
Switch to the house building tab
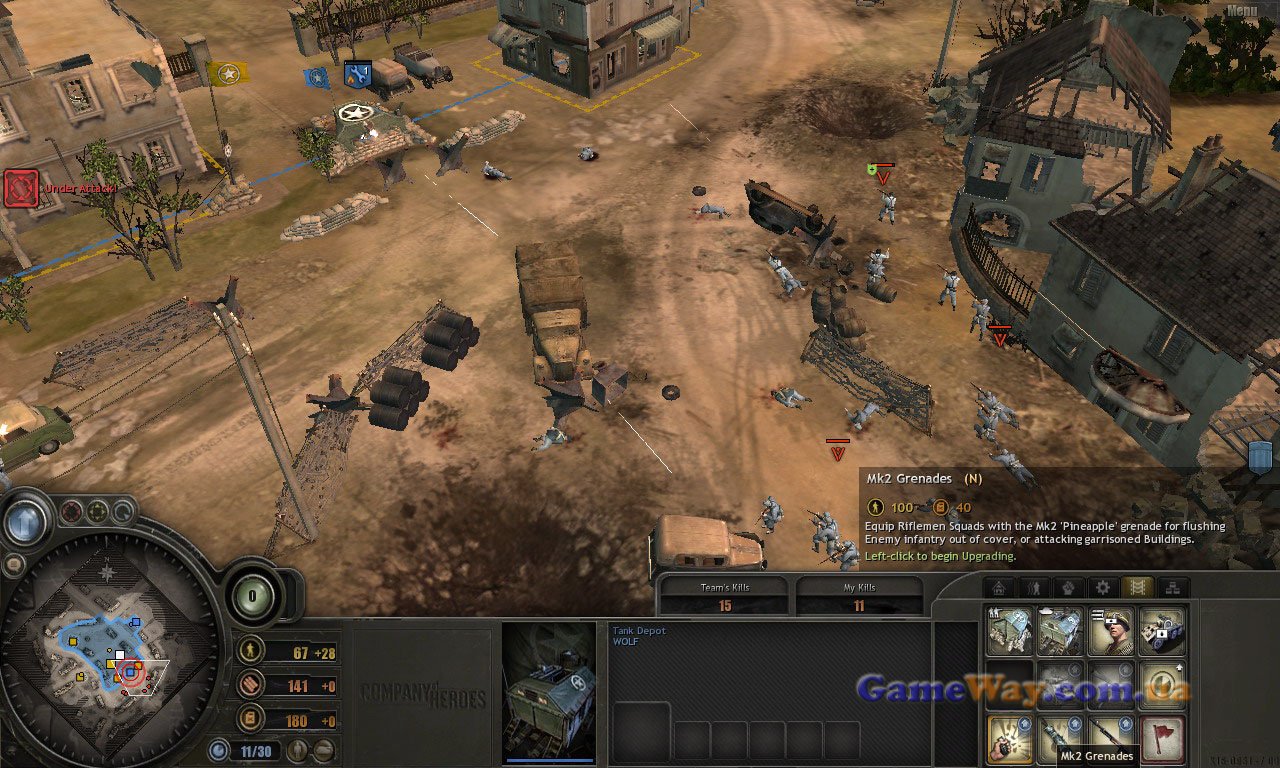point(999,588)
